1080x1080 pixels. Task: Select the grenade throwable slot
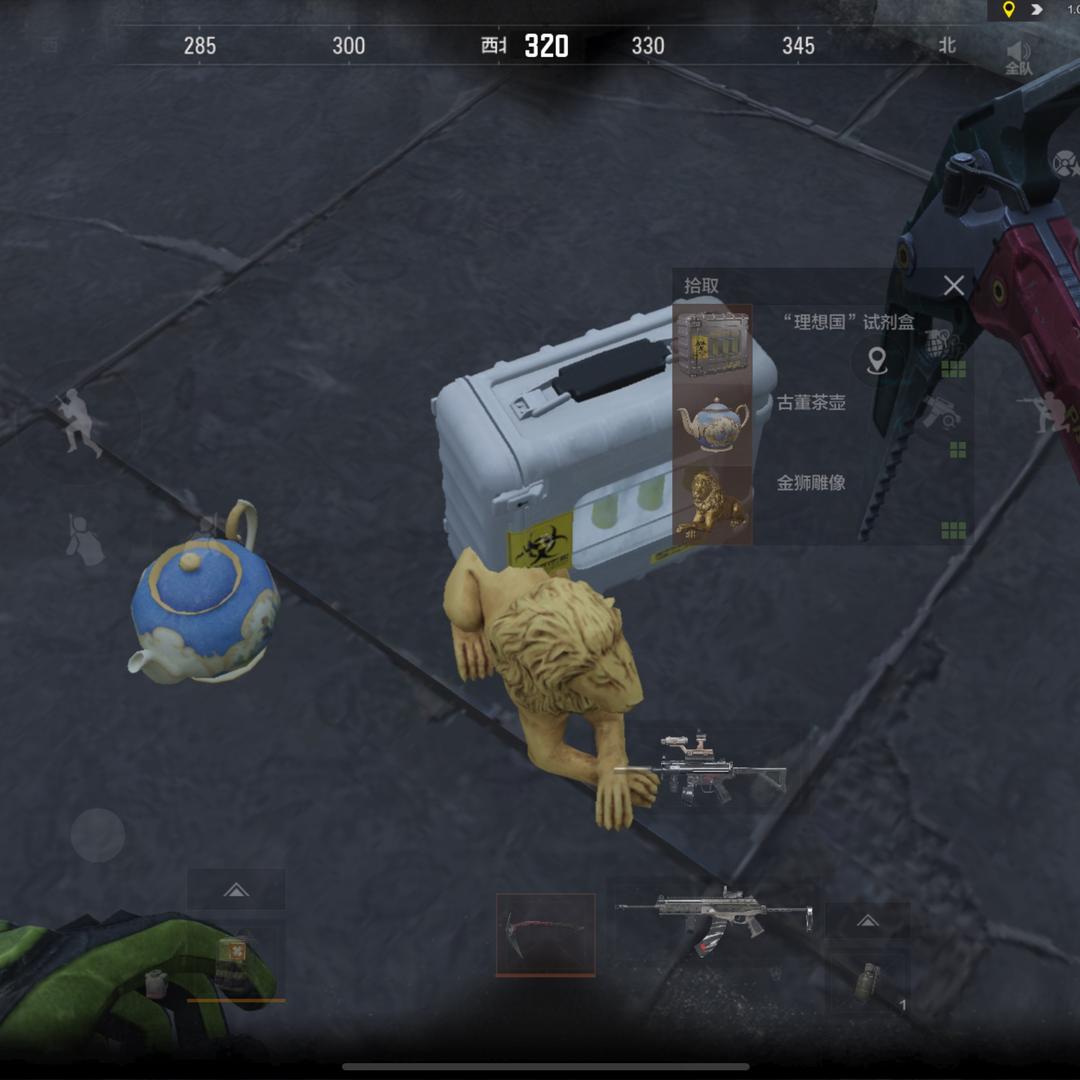[867, 981]
